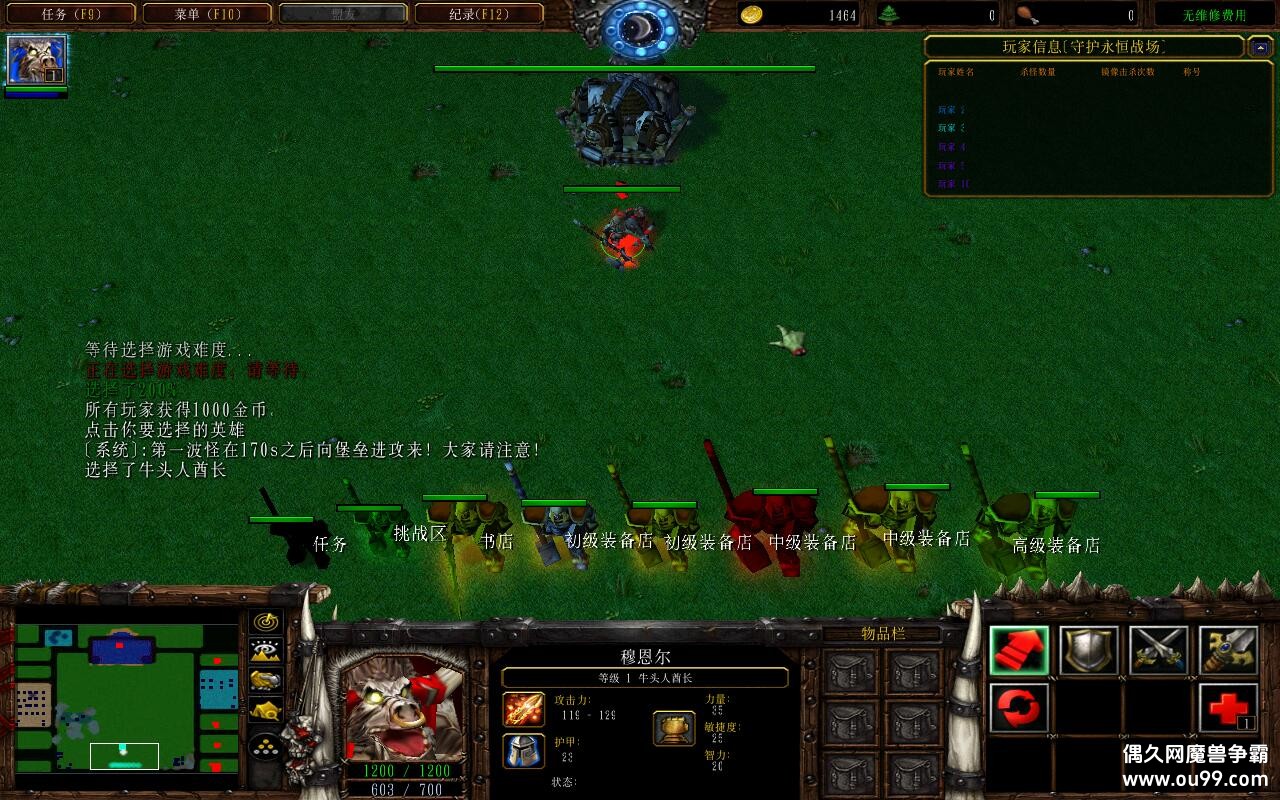Toggle ally color mode on the minimap
This screenshot has width=1280, height=800.
[265, 681]
